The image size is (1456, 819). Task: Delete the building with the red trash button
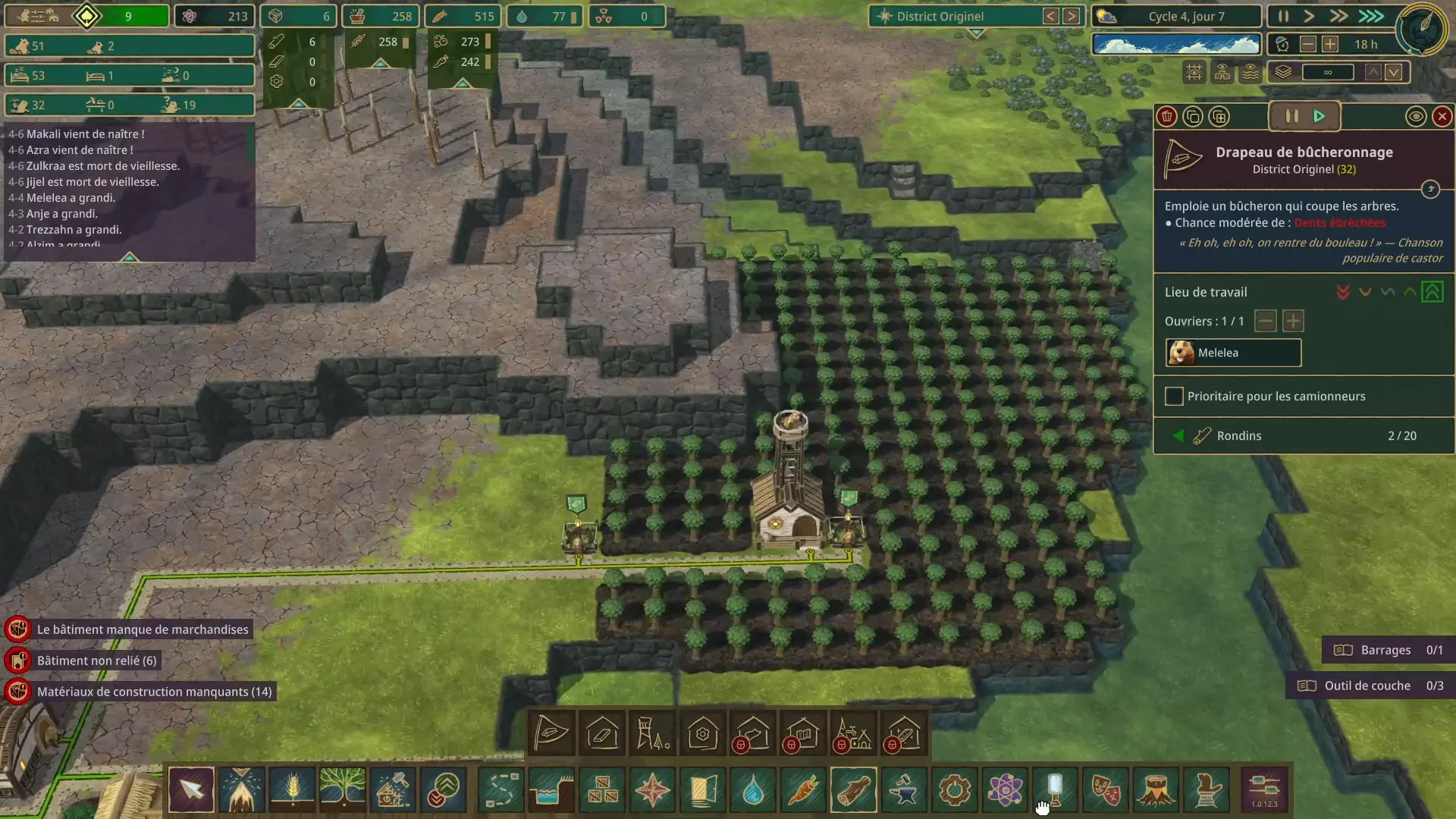(x=1167, y=117)
